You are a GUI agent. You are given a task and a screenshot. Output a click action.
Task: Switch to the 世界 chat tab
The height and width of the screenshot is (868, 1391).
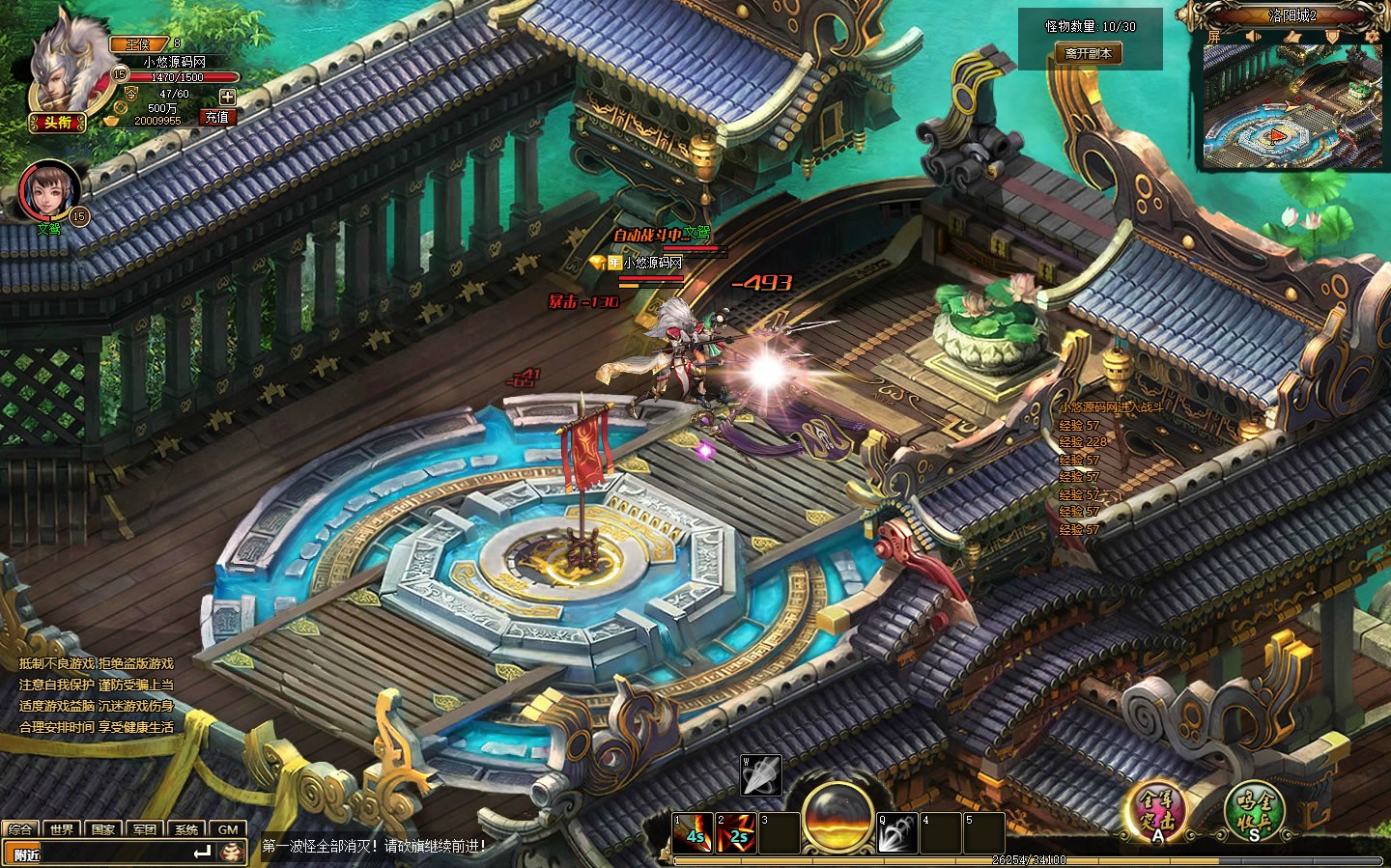[x=62, y=829]
